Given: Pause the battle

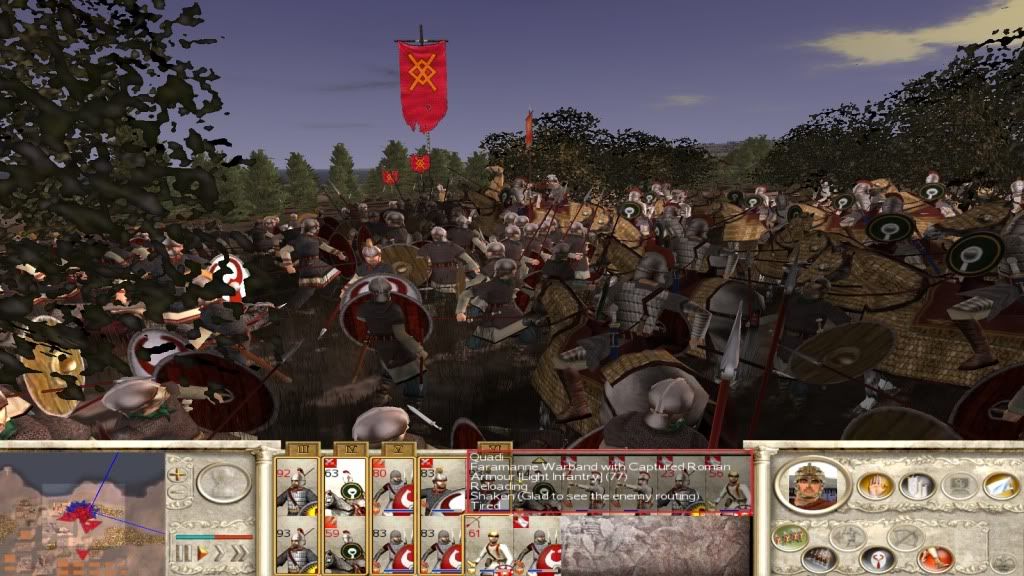Looking at the screenshot, I should pyautogui.click(x=182, y=552).
